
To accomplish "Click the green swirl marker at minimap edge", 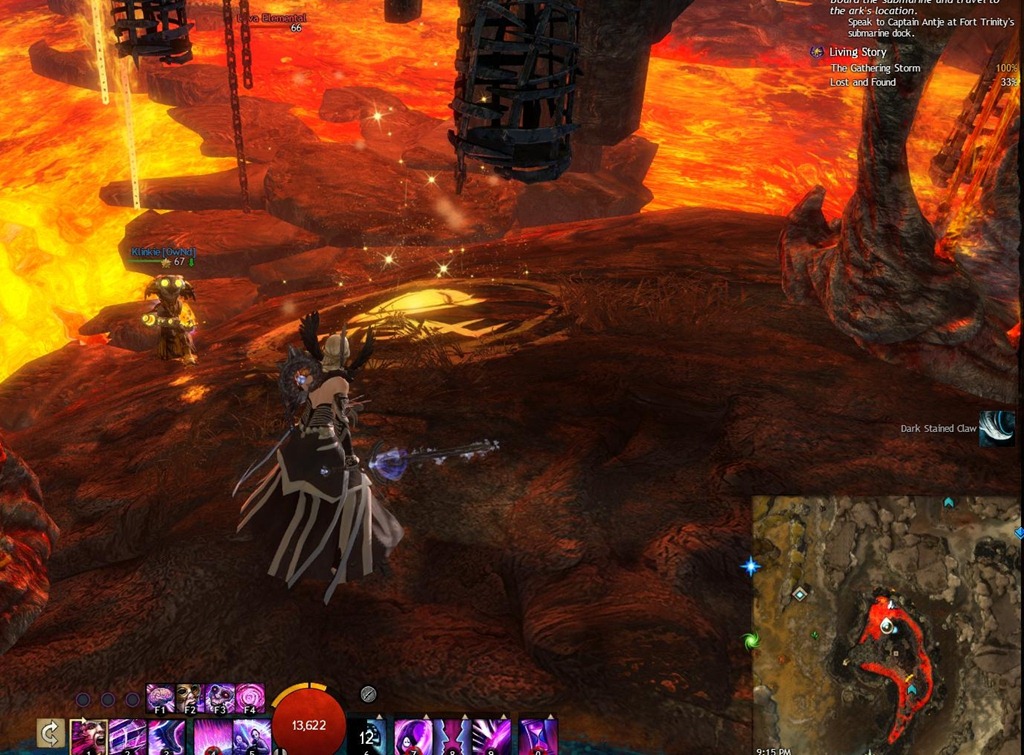I will pyautogui.click(x=750, y=639).
